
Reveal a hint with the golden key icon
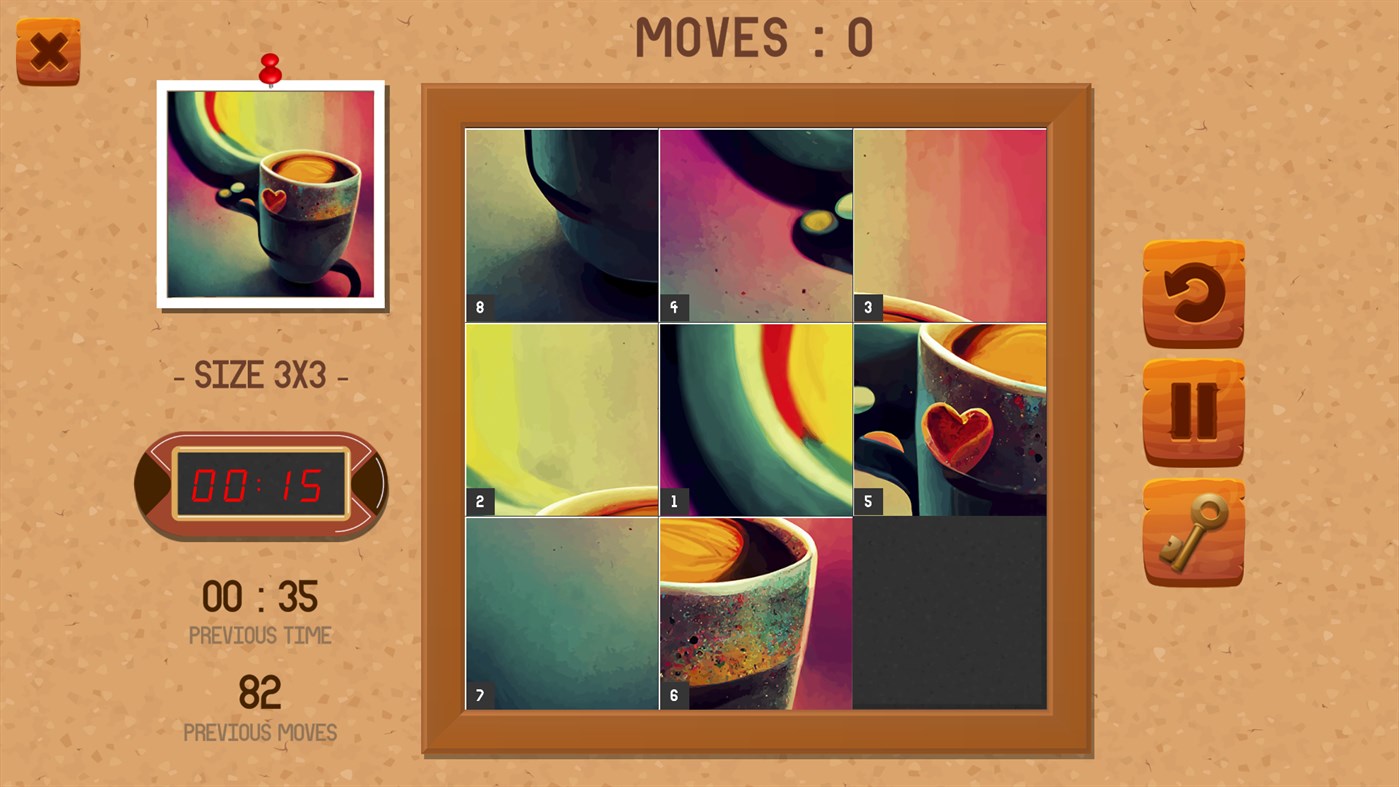[1192, 531]
